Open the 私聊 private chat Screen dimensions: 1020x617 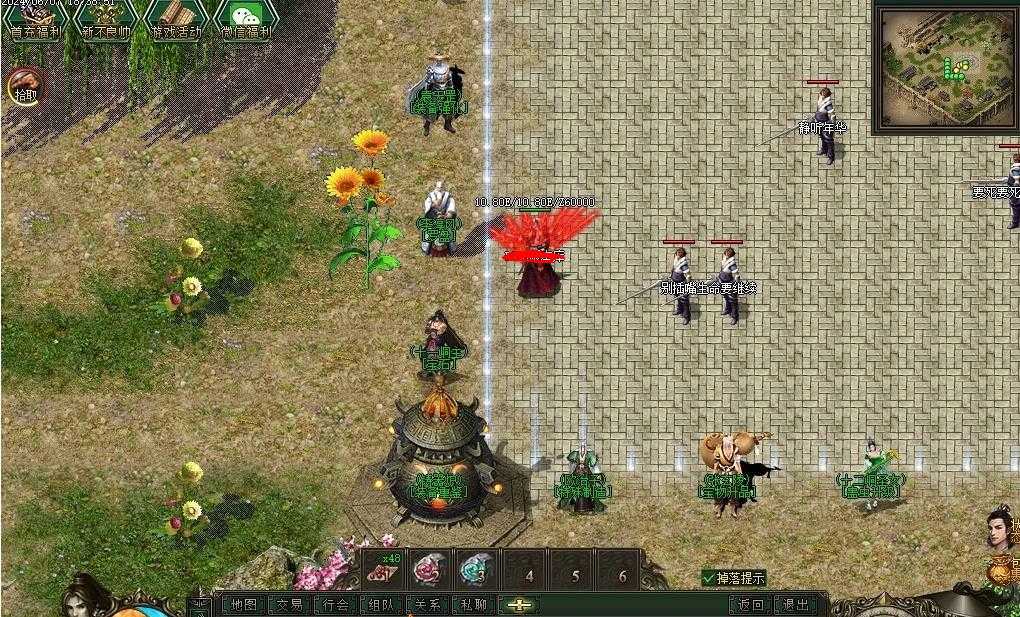tap(473, 605)
